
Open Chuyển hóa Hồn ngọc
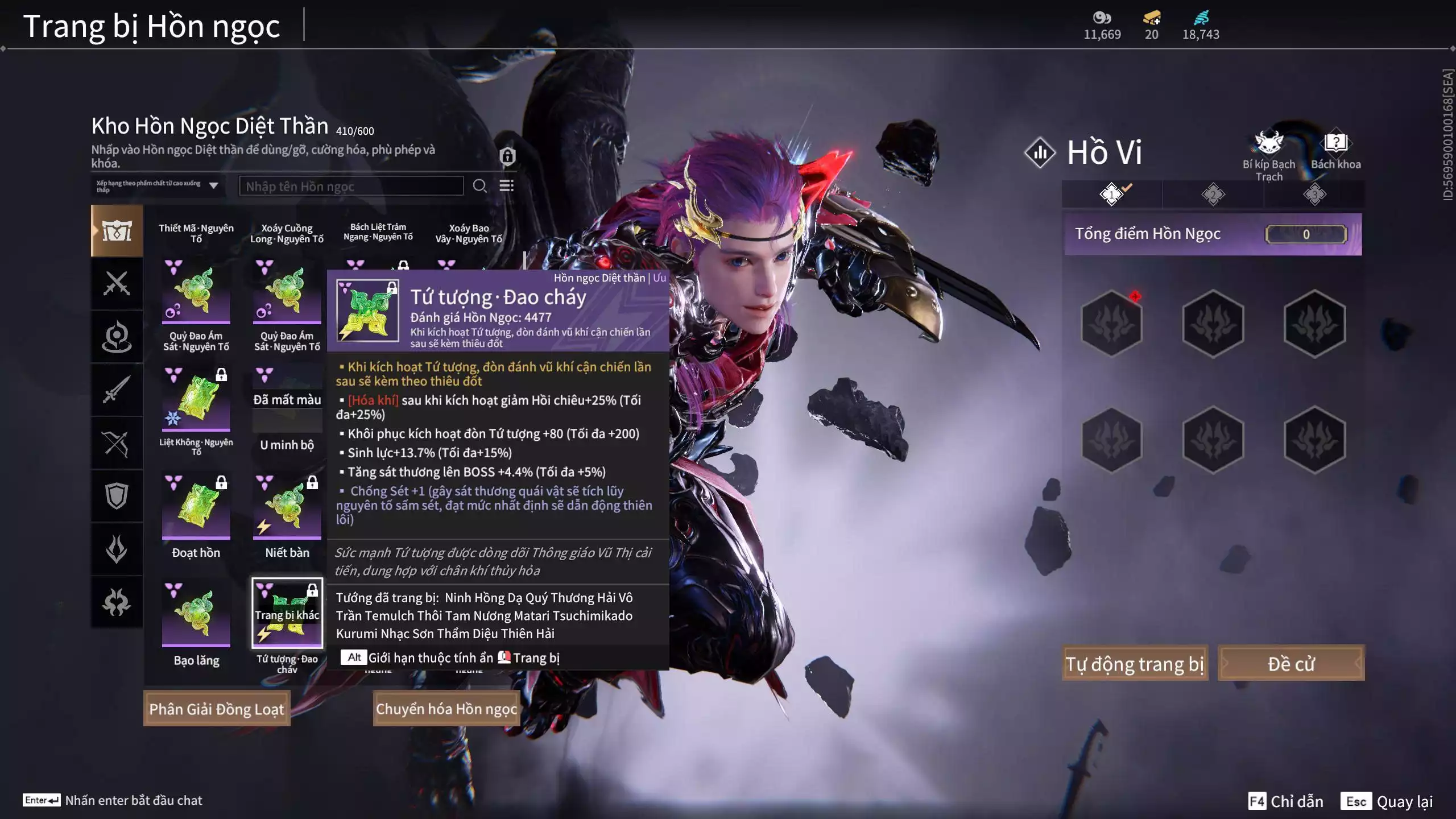click(446, 709)
